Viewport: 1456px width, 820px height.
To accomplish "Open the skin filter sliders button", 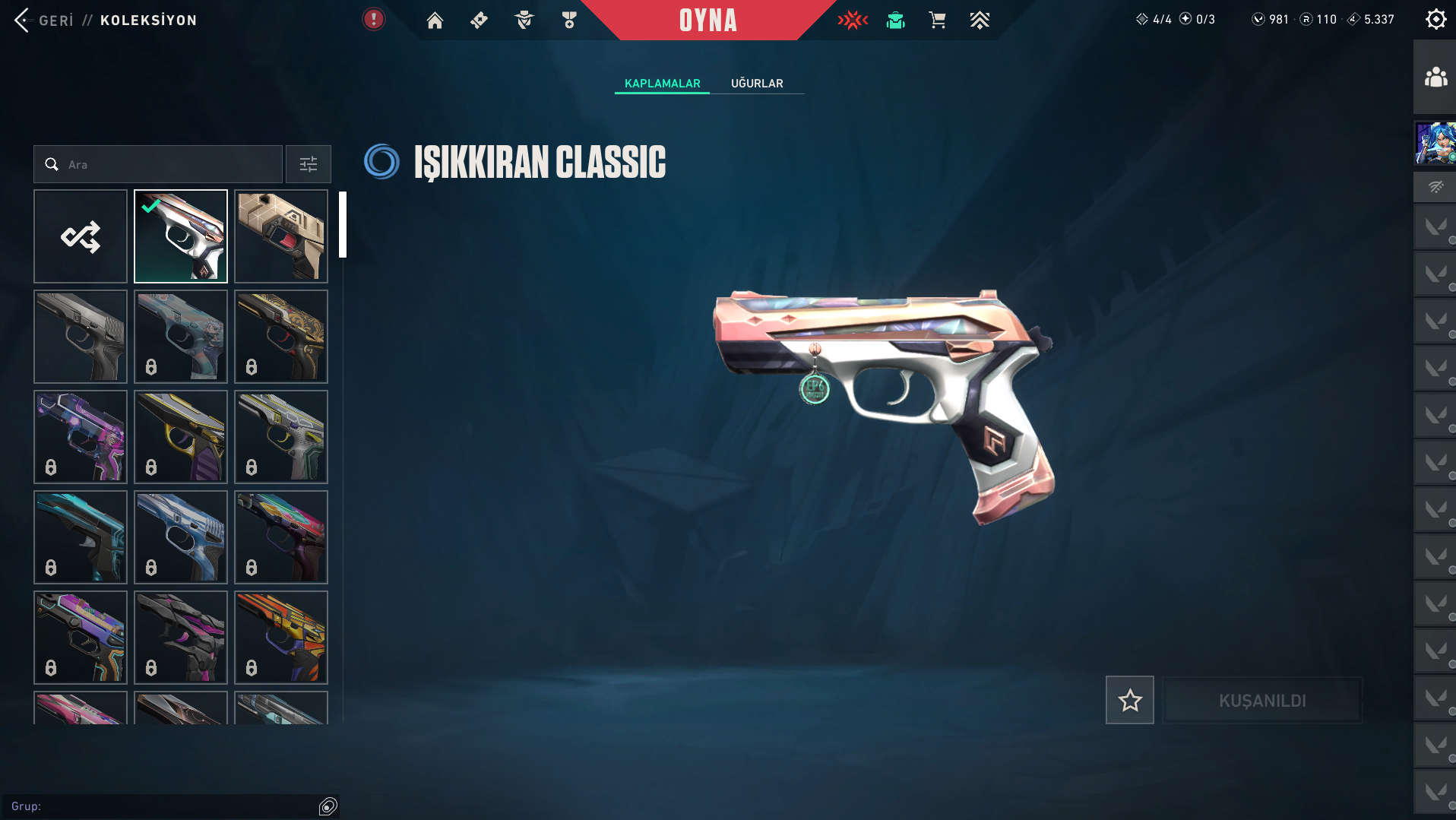I will (x=308, y=164).
